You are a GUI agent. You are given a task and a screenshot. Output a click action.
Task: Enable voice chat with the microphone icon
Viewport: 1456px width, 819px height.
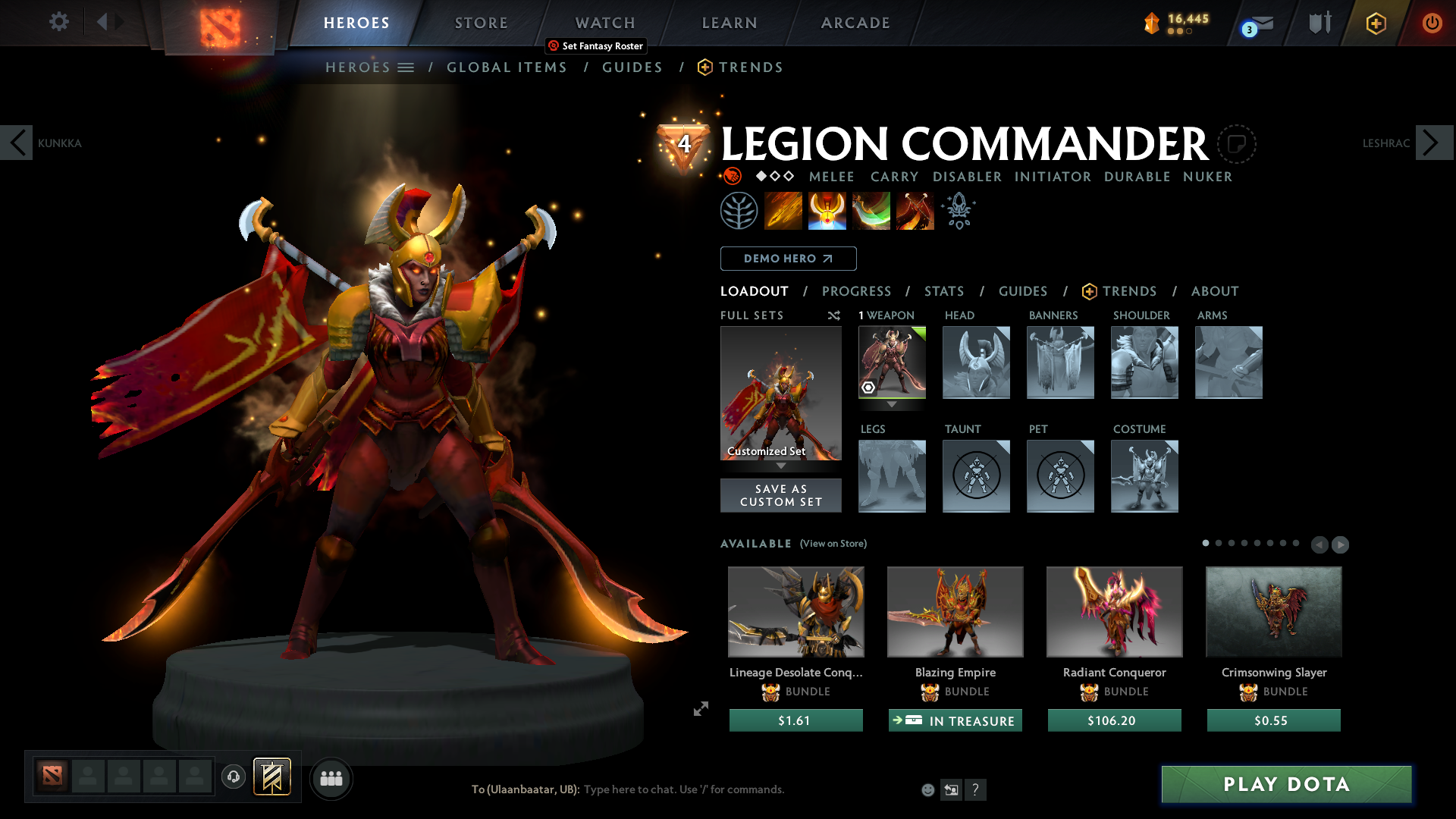point(233,777)
